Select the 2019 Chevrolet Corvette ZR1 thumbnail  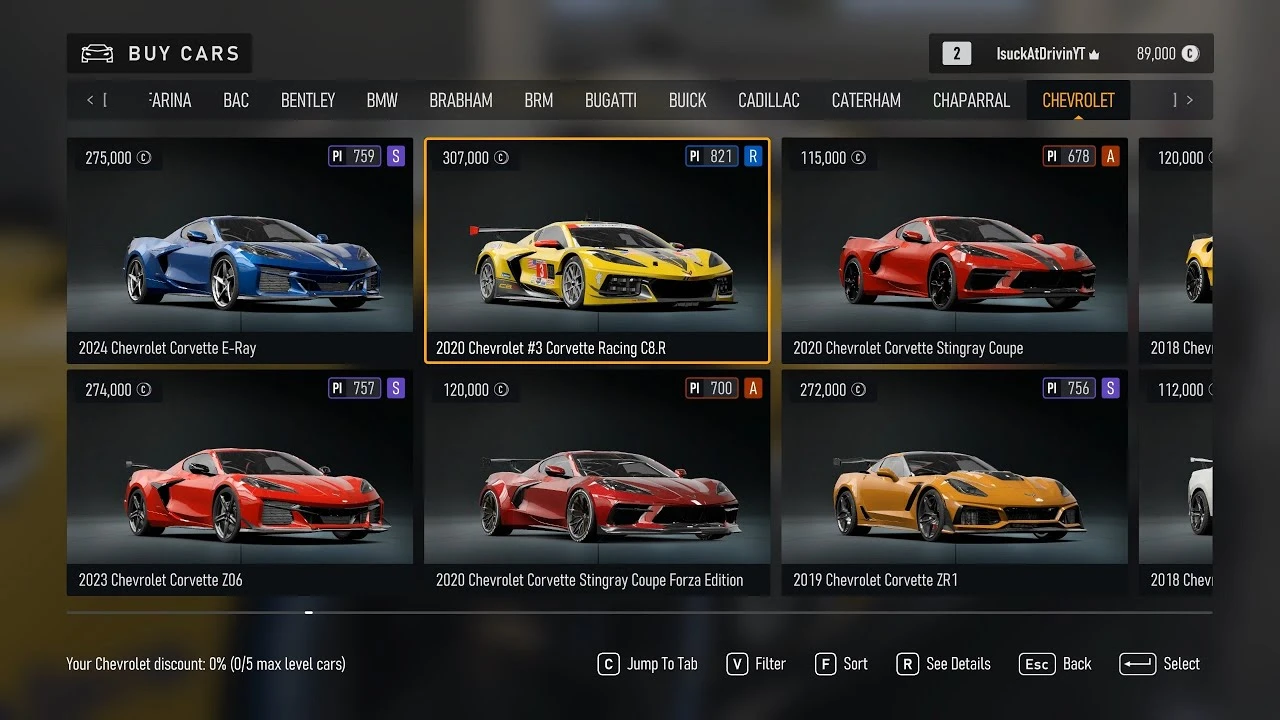(x=953, y=480)
